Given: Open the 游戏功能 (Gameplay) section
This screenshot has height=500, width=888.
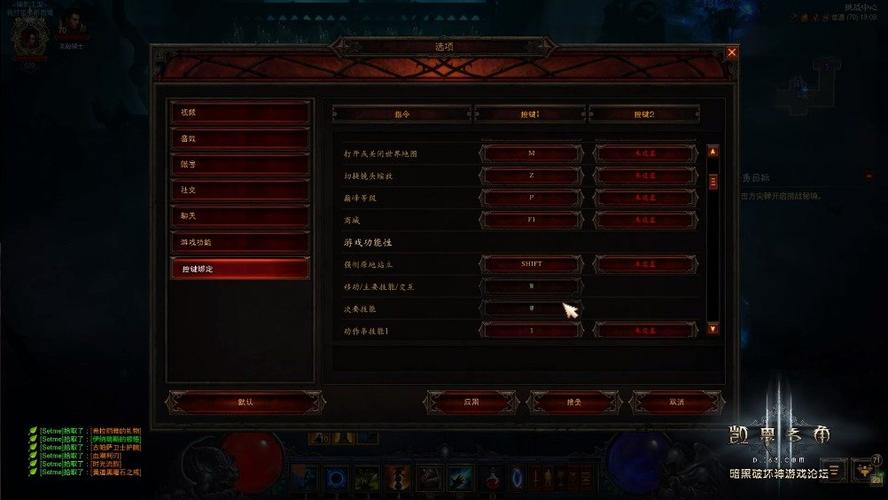Looking at the screenshot, I should 239,242.
